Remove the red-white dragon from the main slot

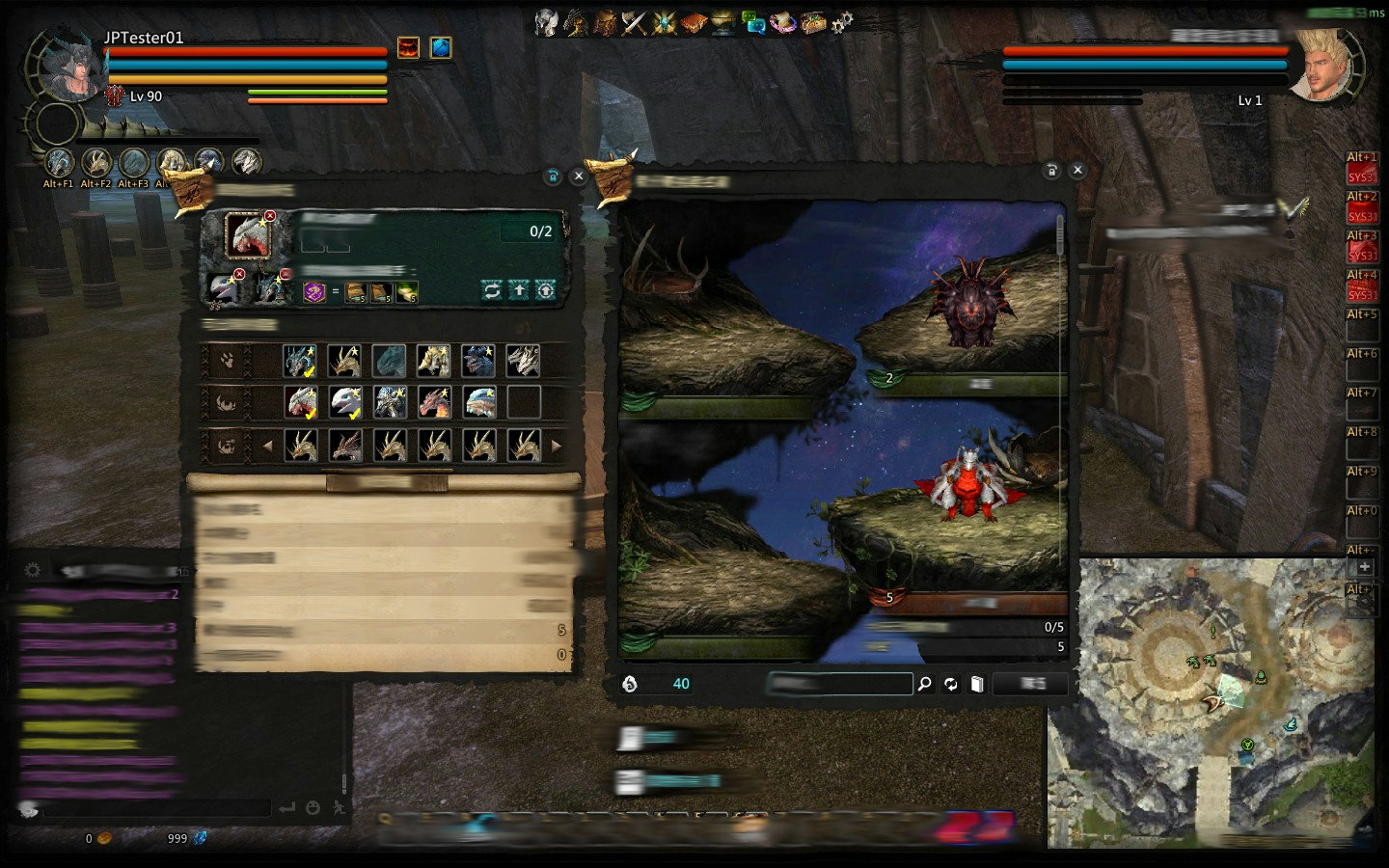270,216
